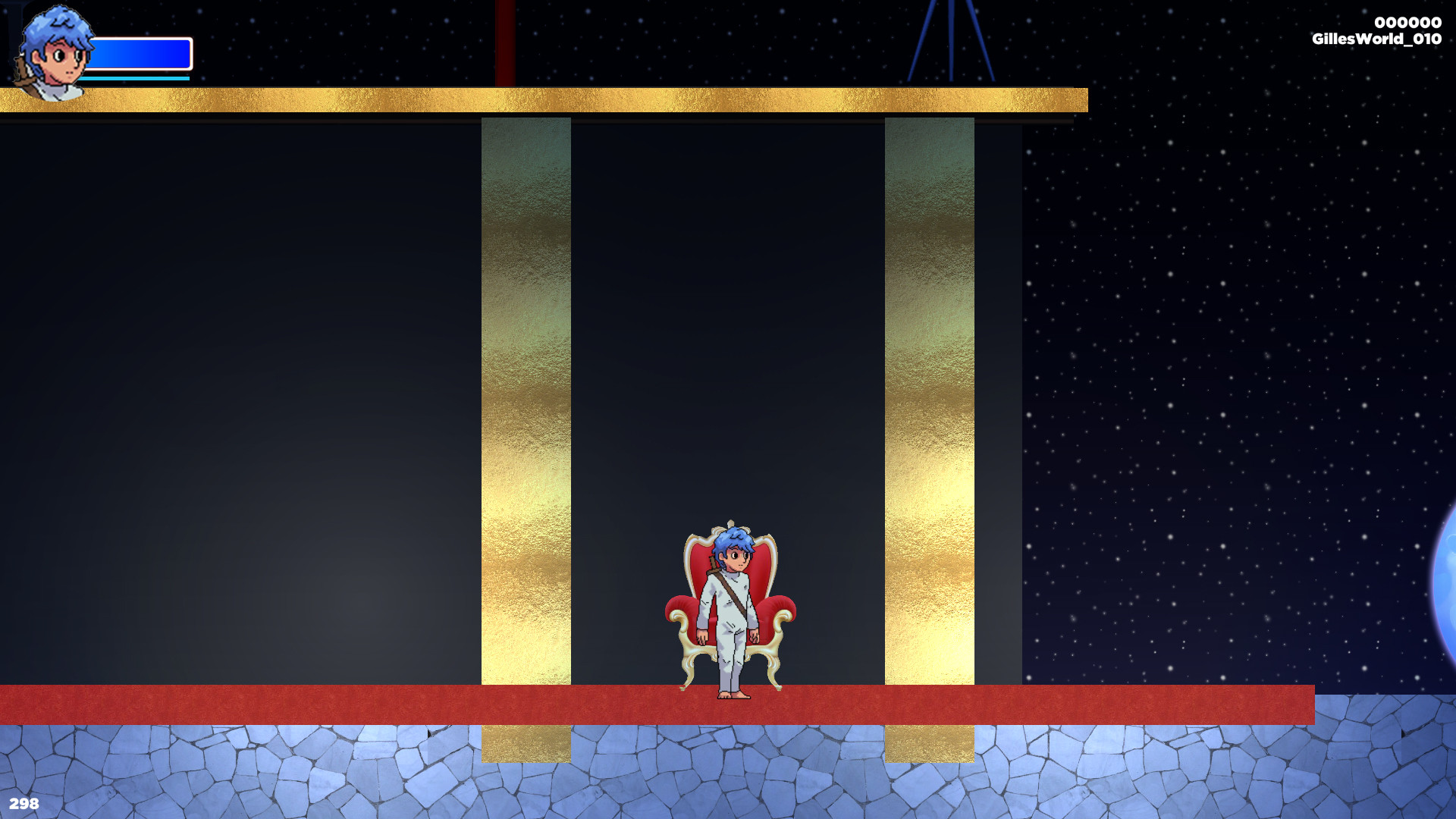1456x819 pixels.
Task: Open the top golden ceiling beam menu
Action: (531, 99)
